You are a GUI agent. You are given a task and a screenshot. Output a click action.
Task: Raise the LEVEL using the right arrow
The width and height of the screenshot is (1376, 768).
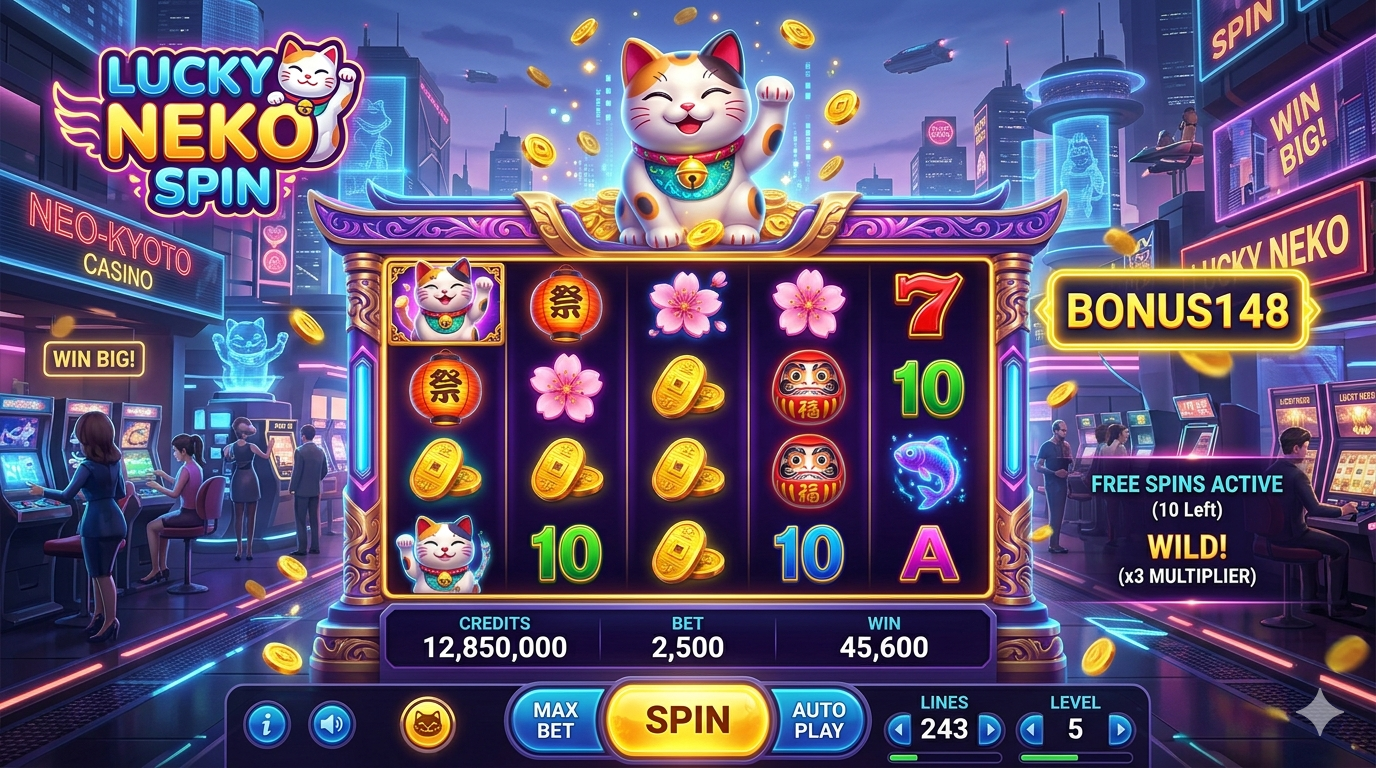click(x=1120, y=729)
